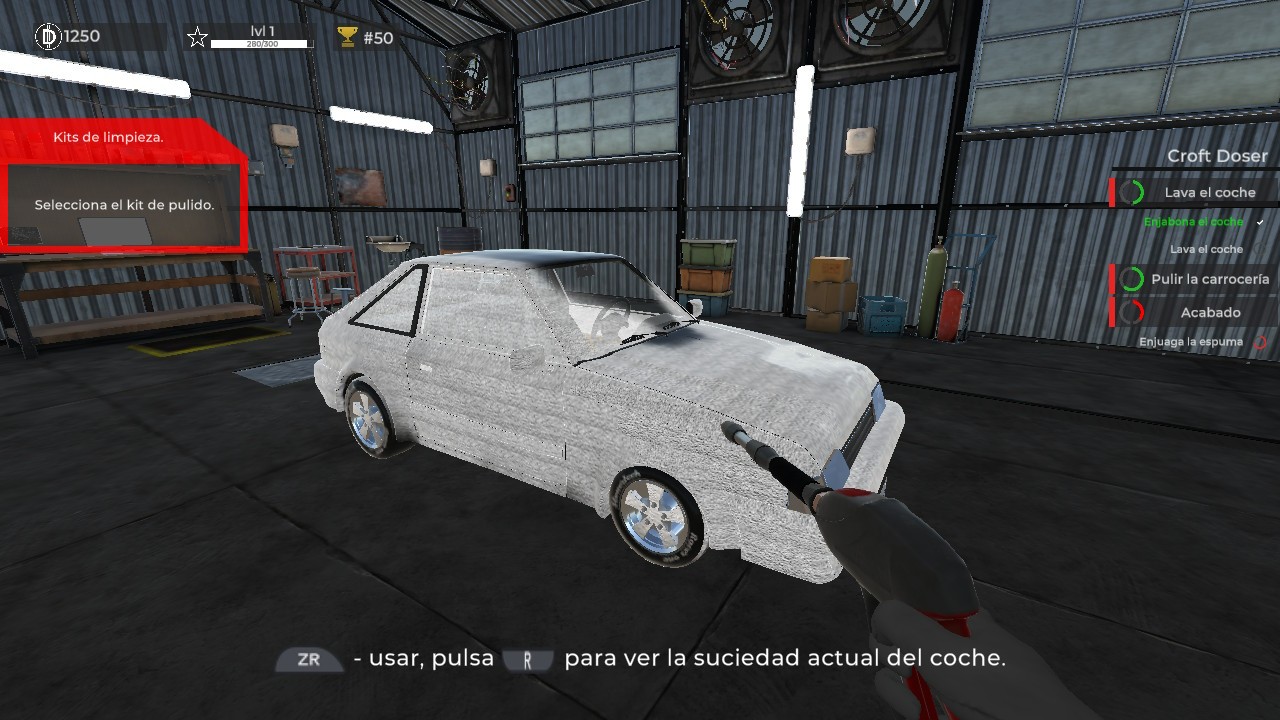Screen dimensions: 1280x720
Task: Click the Enjabona el coche subtask
Action: [1192, 222]
